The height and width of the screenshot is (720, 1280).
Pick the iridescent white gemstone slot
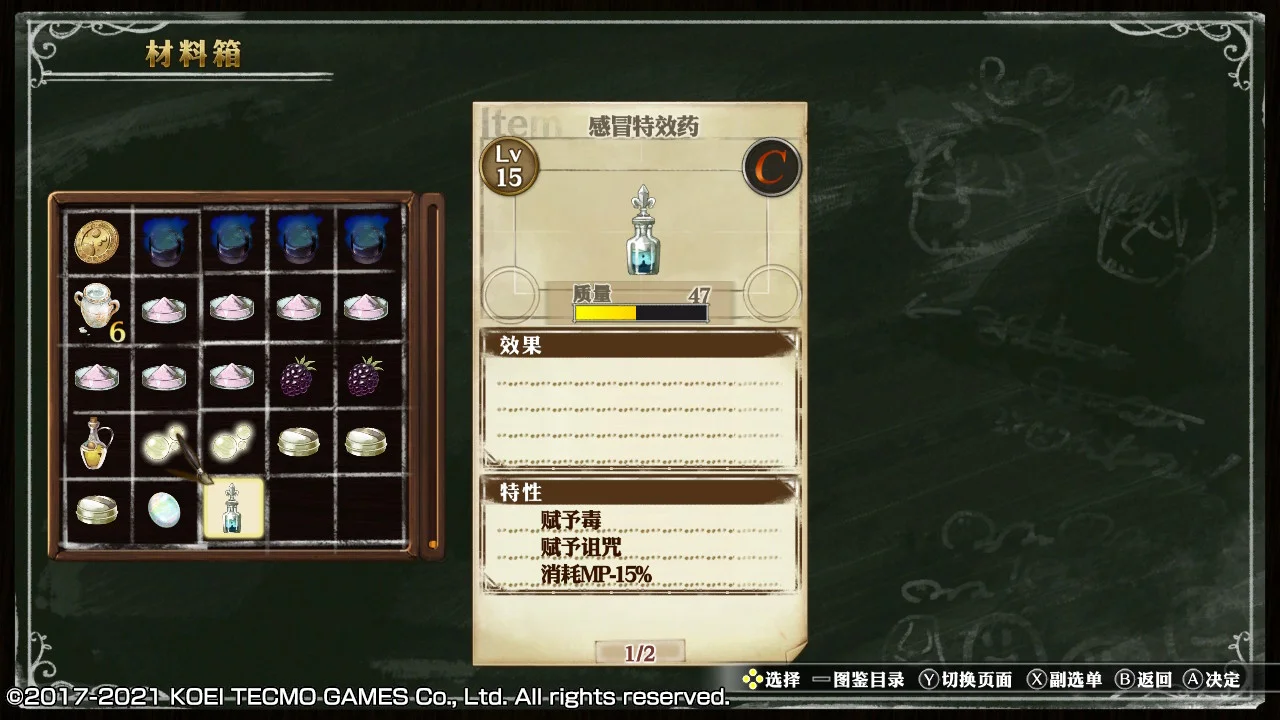click(x=164, y=509)
